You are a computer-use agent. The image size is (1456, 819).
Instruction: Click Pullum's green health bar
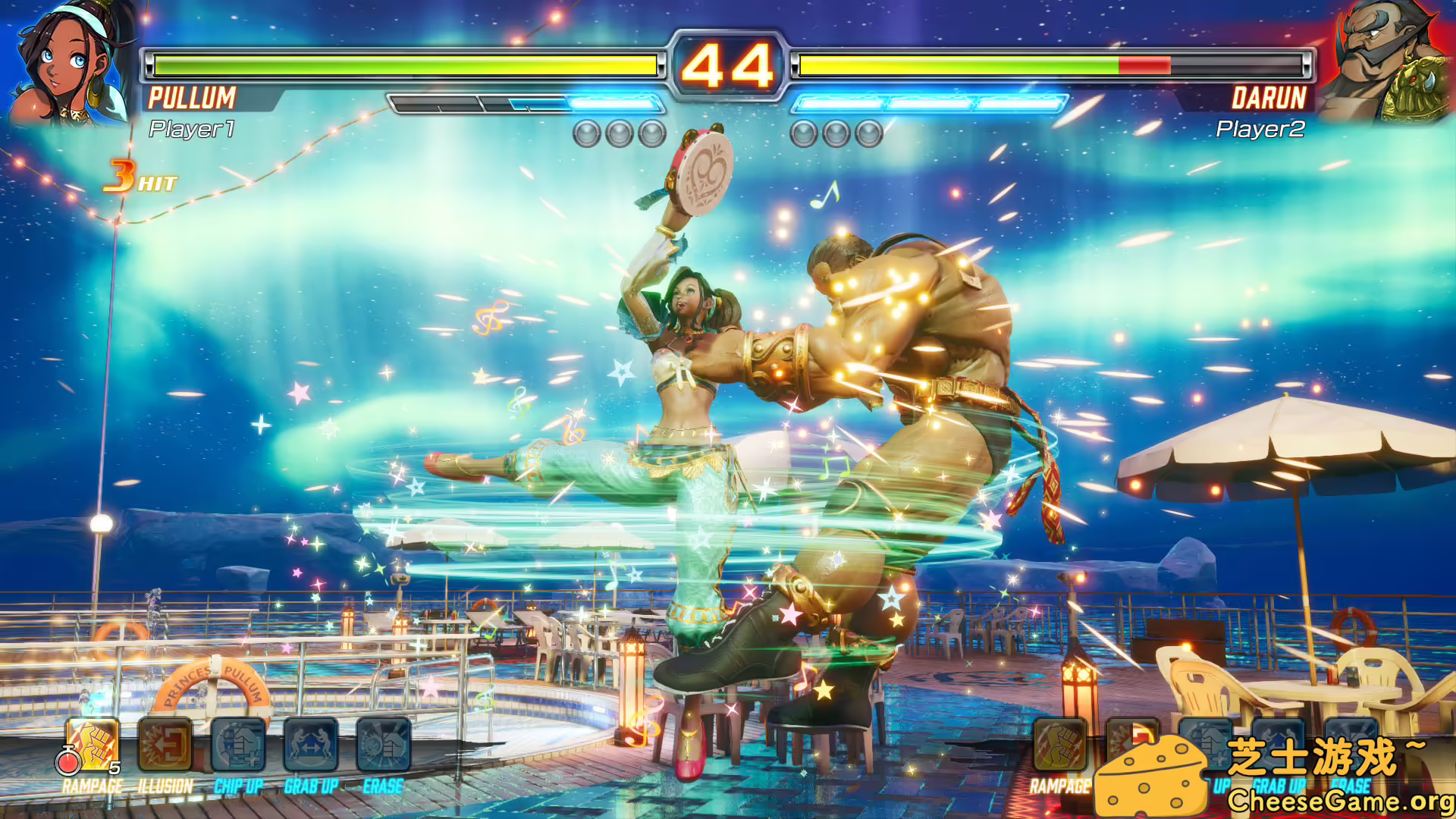pyautogui.click(x=402, y=64)
